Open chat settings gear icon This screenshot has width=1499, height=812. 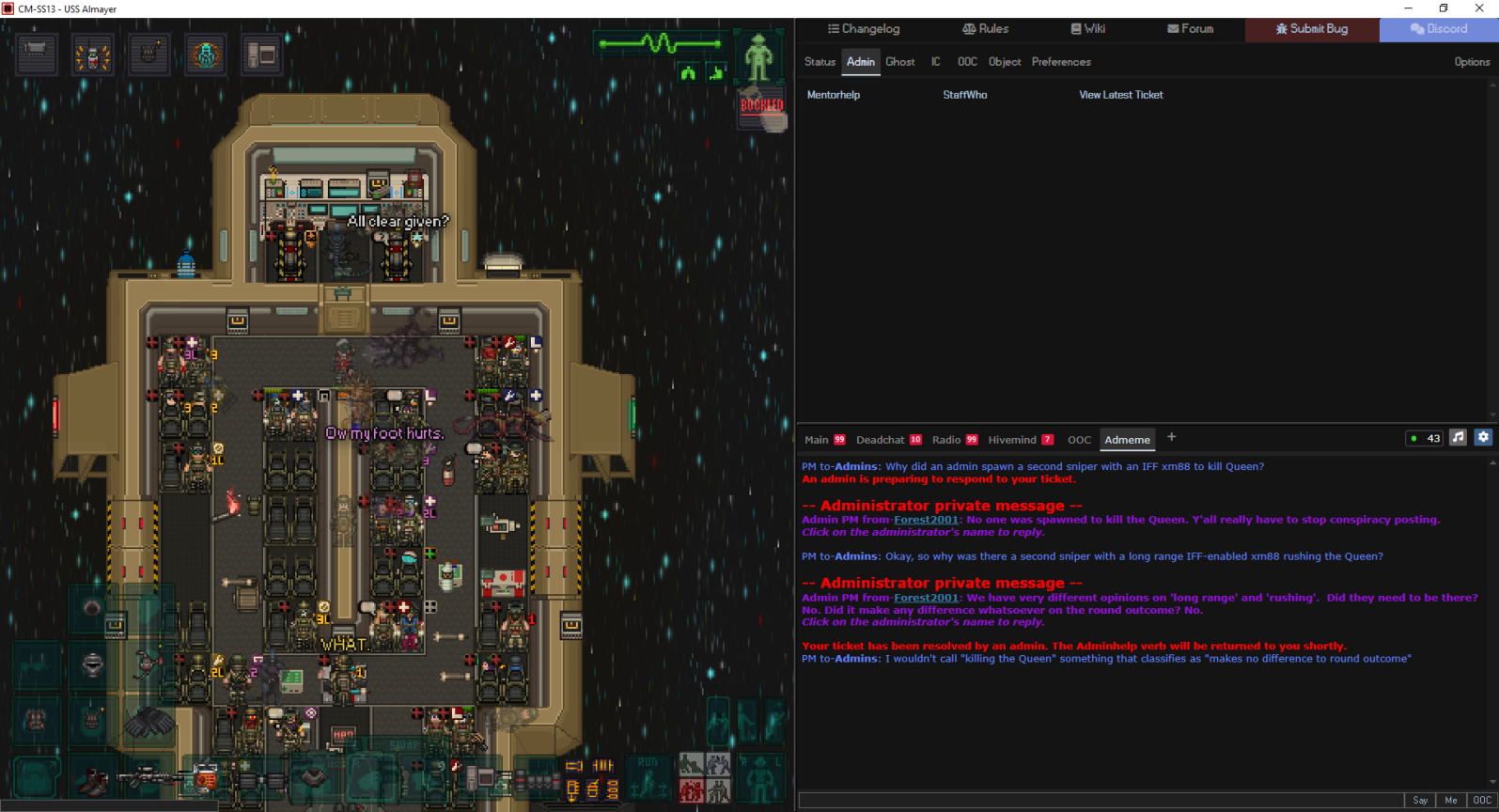click(x=1483, y=437)
